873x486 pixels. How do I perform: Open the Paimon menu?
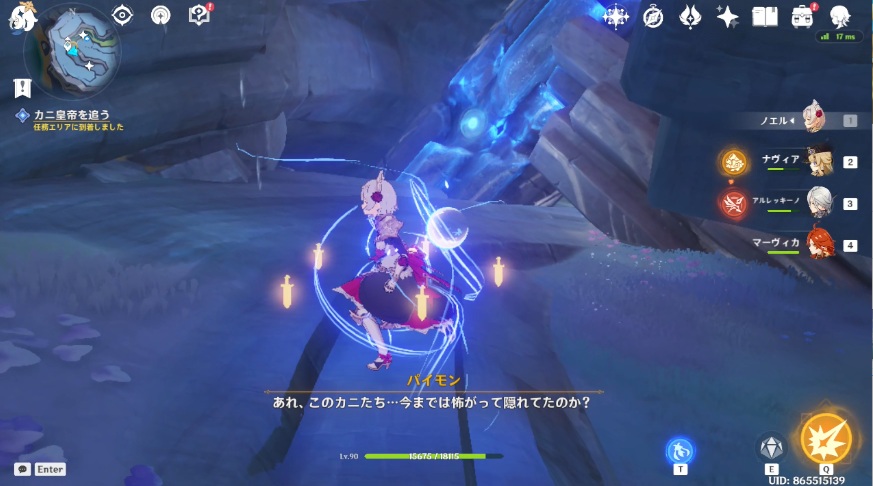point(22,14)
